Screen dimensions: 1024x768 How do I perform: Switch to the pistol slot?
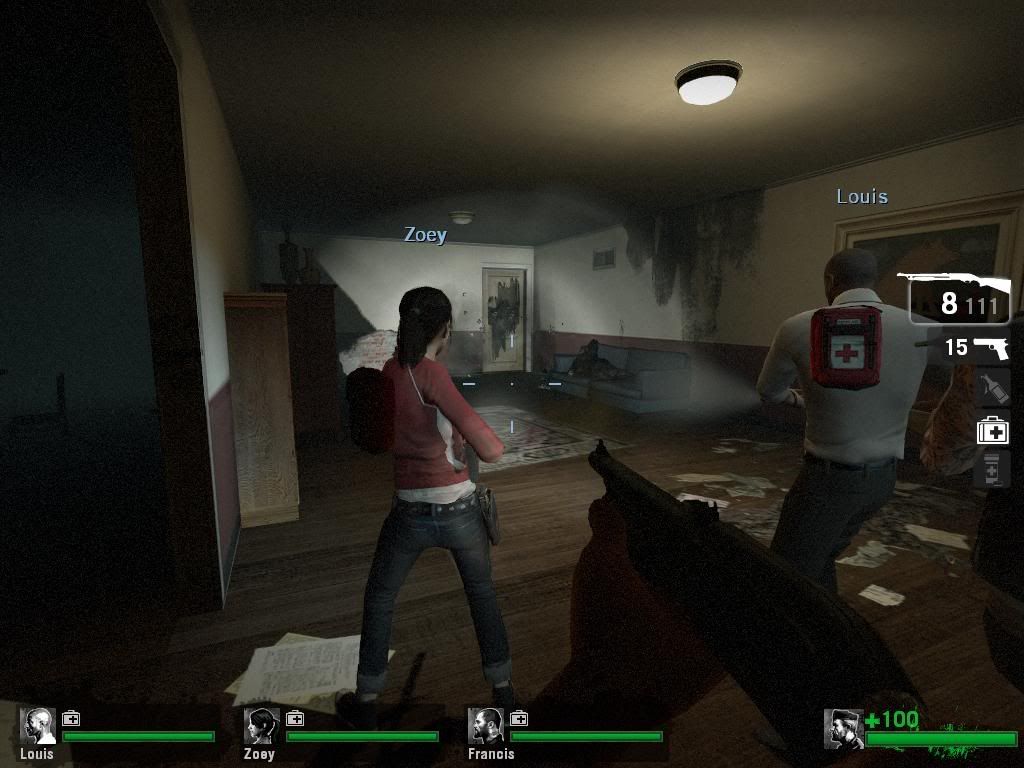[x=977, y=347]
